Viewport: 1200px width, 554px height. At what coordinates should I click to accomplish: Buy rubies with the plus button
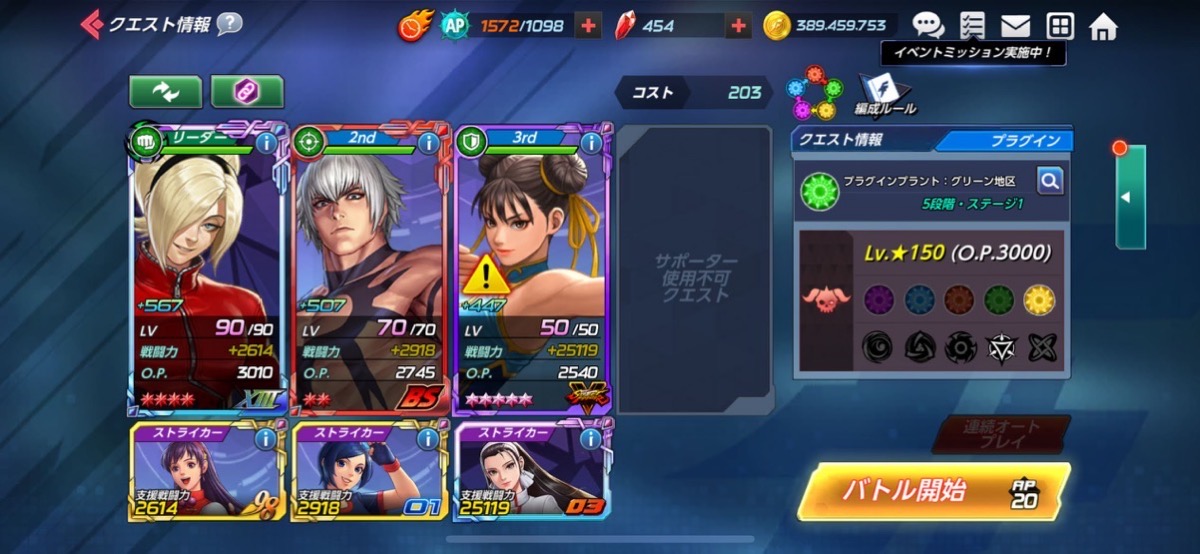tap(738, 26)
